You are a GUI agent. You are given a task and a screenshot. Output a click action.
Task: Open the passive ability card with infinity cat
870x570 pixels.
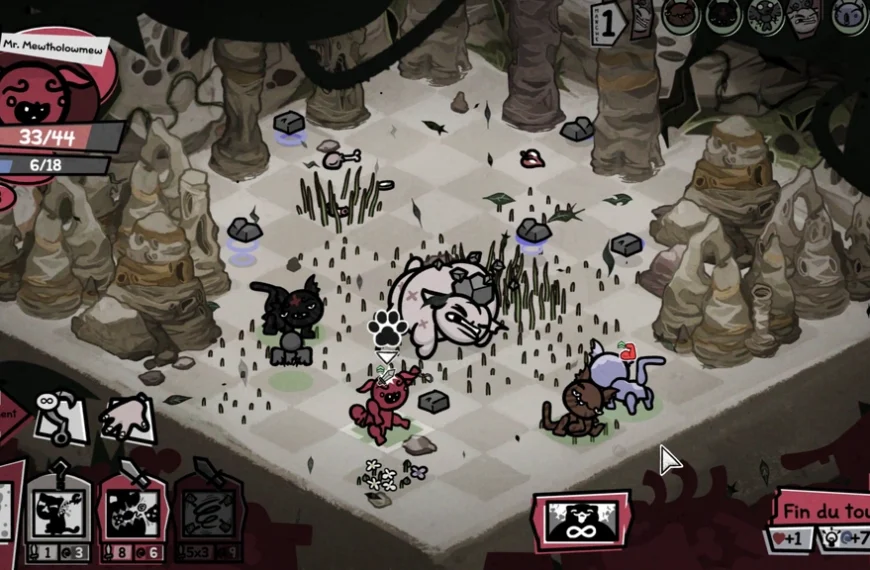coord(582,522)
